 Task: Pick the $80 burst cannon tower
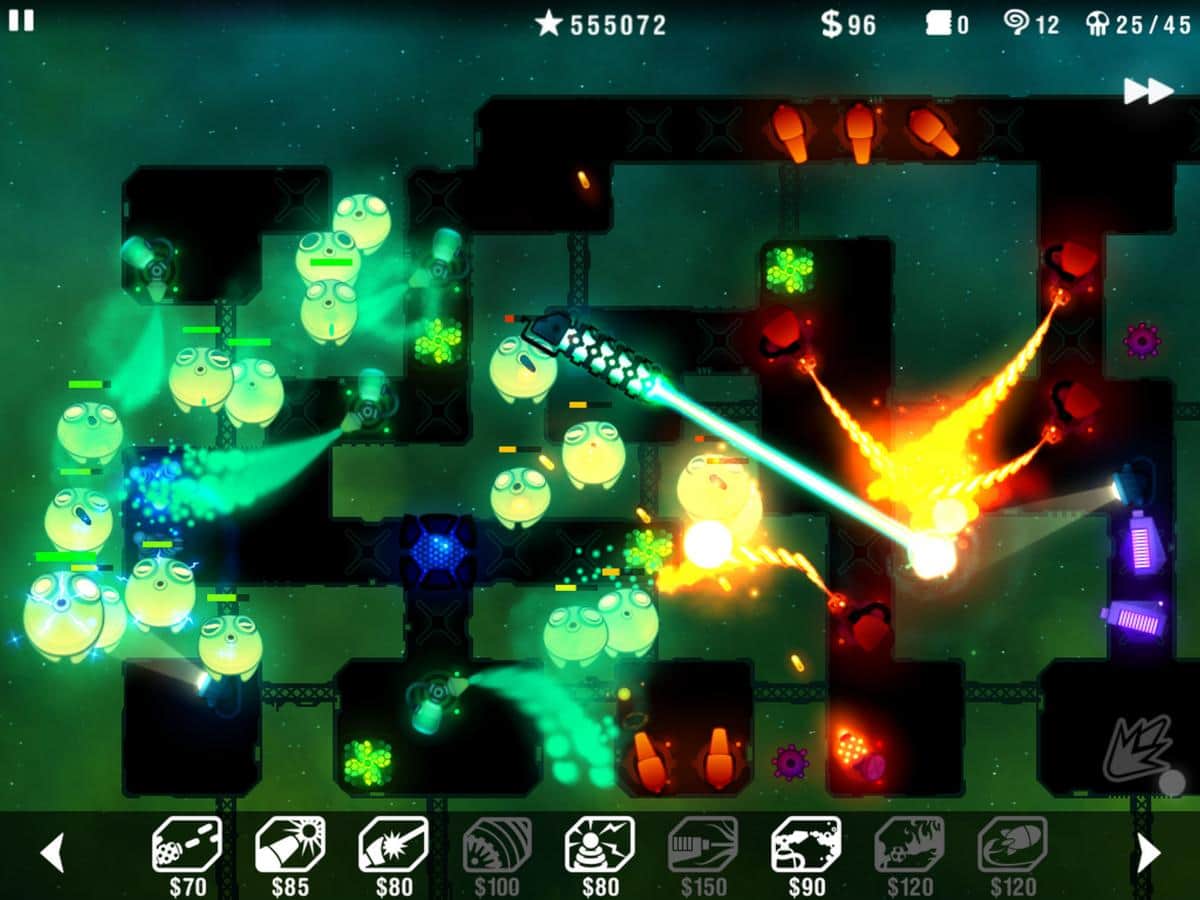point(393,846)
